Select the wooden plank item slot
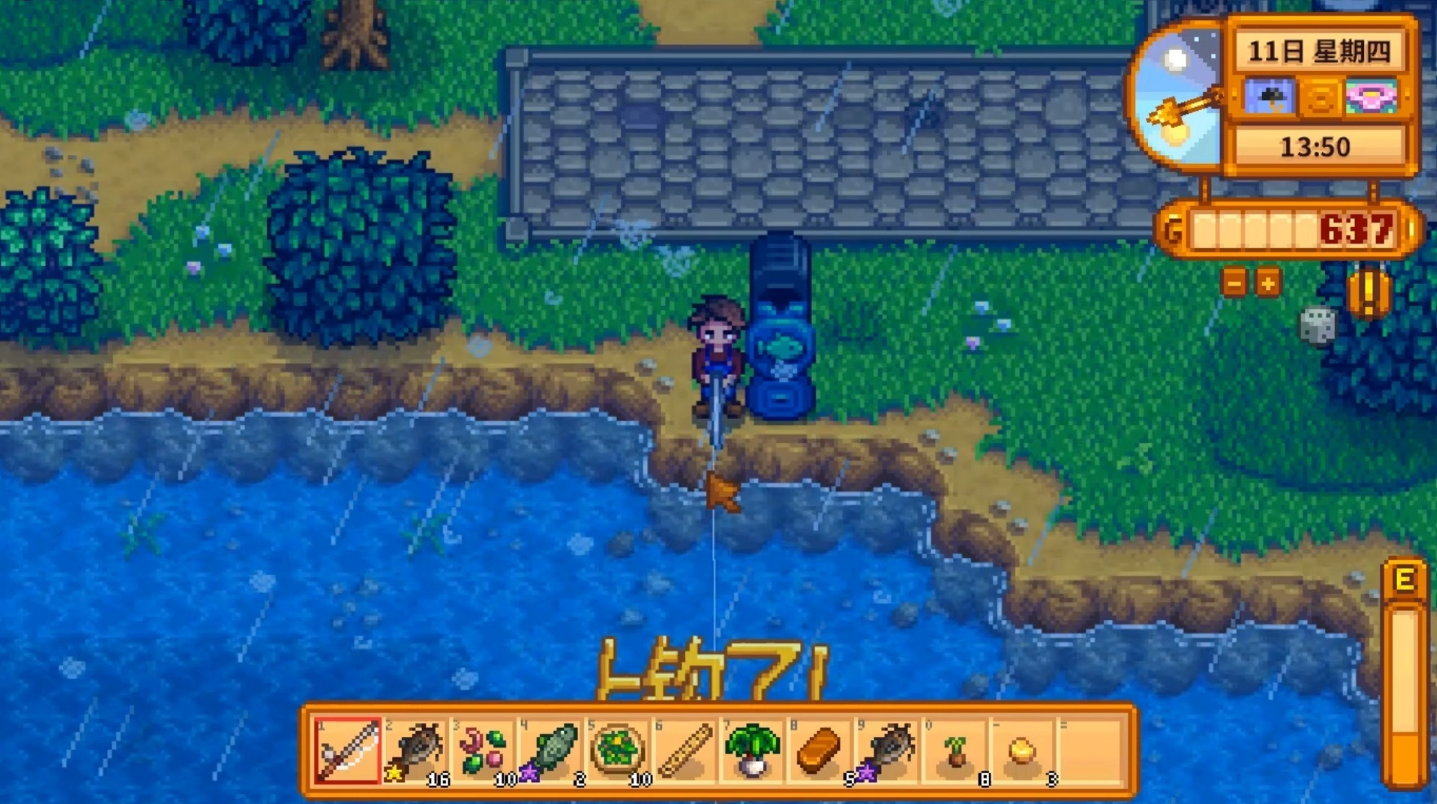The height and width of the screenshot is (804, 1437). (686, 750)
